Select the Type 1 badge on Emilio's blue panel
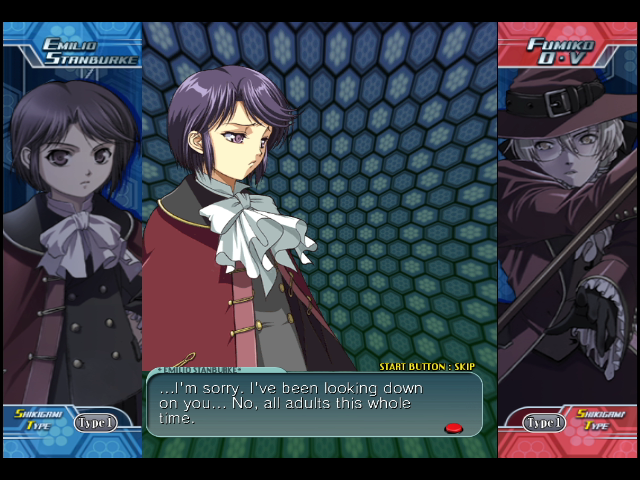Viewport: 640px width, 480px height. pos(94,422)
